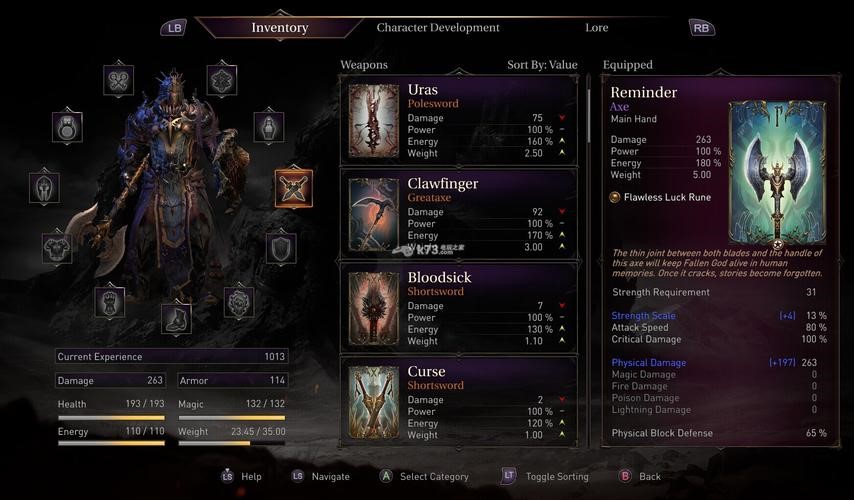
Task: Select the Uras polesword entry
Action: (x=460, y=120)
